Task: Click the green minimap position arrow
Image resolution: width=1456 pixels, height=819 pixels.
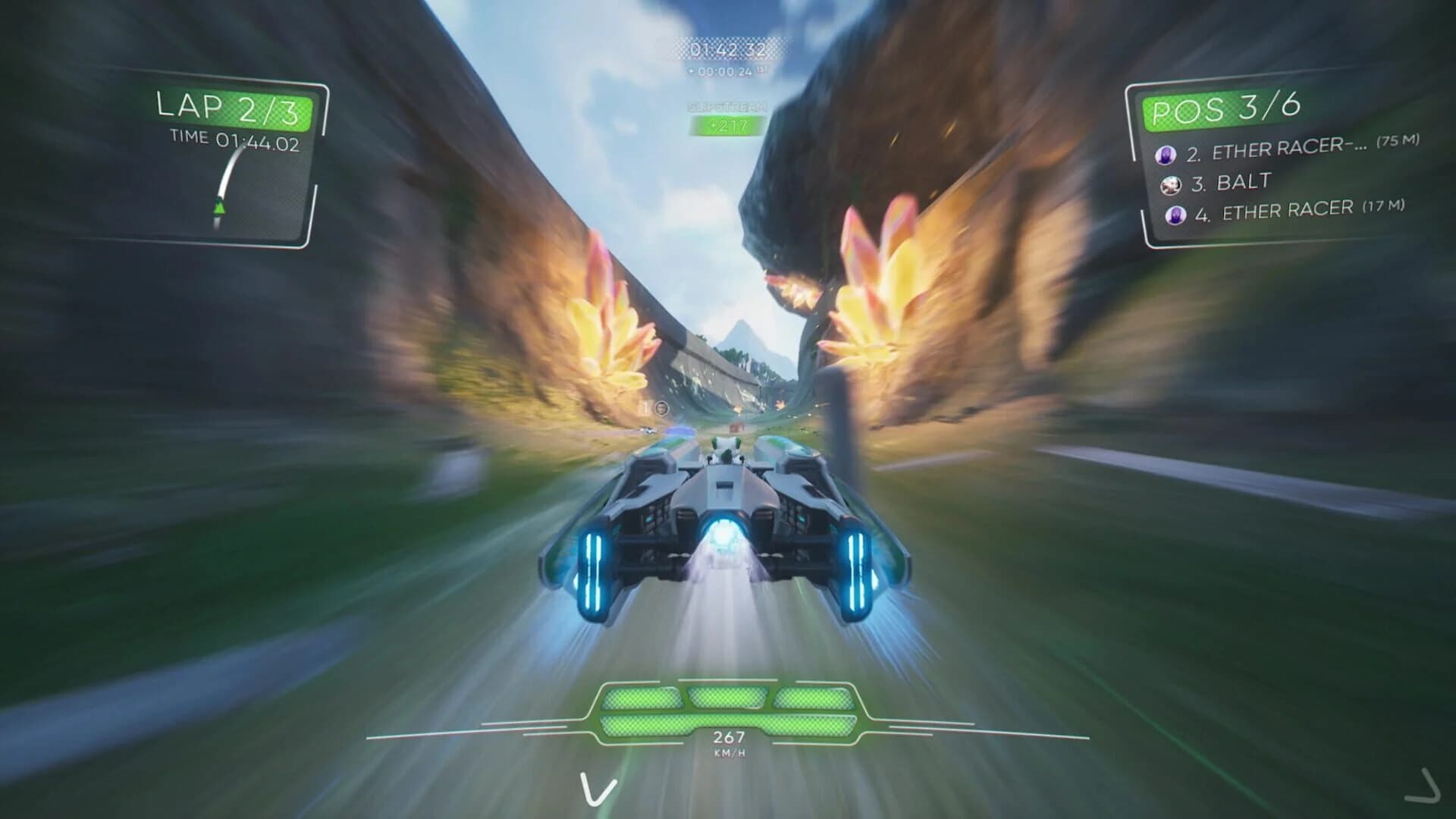Action: tap(219, 205)
